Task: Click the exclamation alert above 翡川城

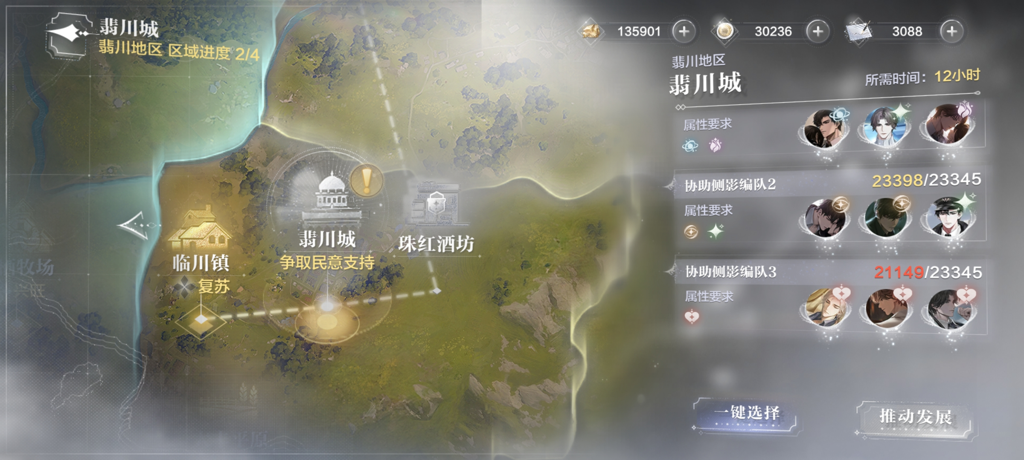Action: click(369, 181)
